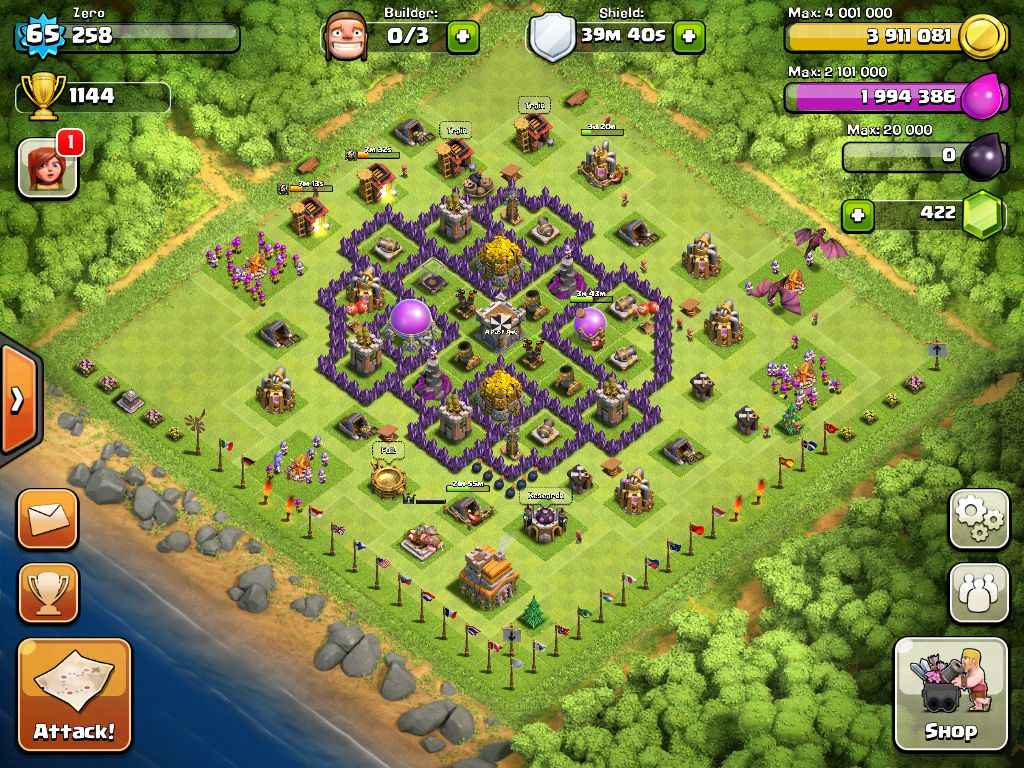Buy more gems with the plus button
Viewport: 1024px width, 768px height.
pos(856,214)
